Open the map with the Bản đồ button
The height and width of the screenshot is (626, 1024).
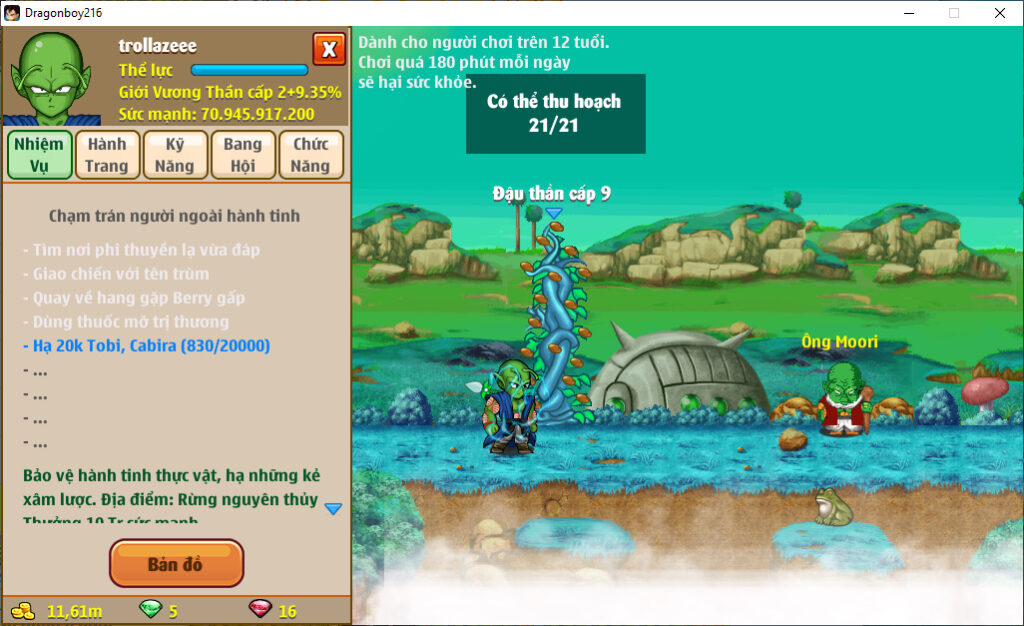tap(176, 564)
